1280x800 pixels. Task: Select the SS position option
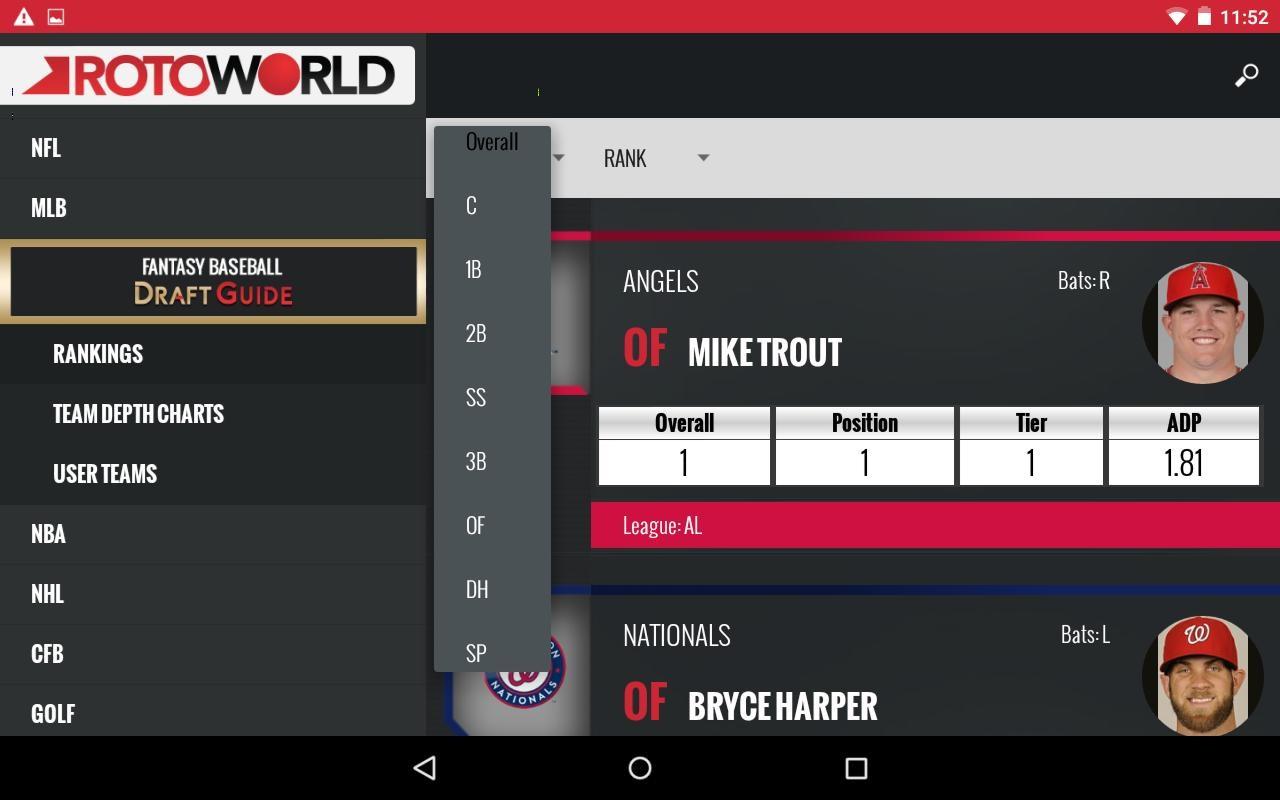[476, 398]
